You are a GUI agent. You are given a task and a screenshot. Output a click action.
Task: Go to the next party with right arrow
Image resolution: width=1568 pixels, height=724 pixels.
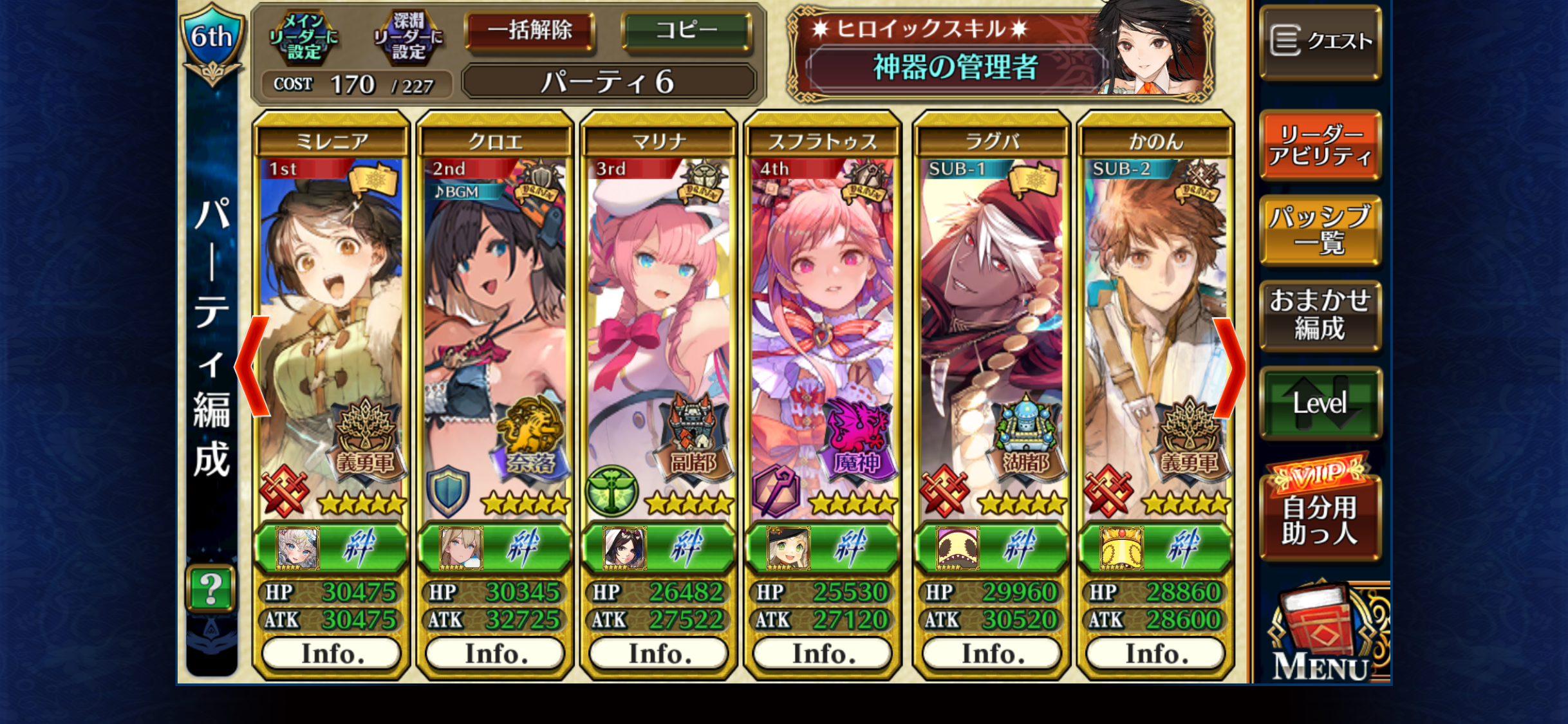point(1229,368)
